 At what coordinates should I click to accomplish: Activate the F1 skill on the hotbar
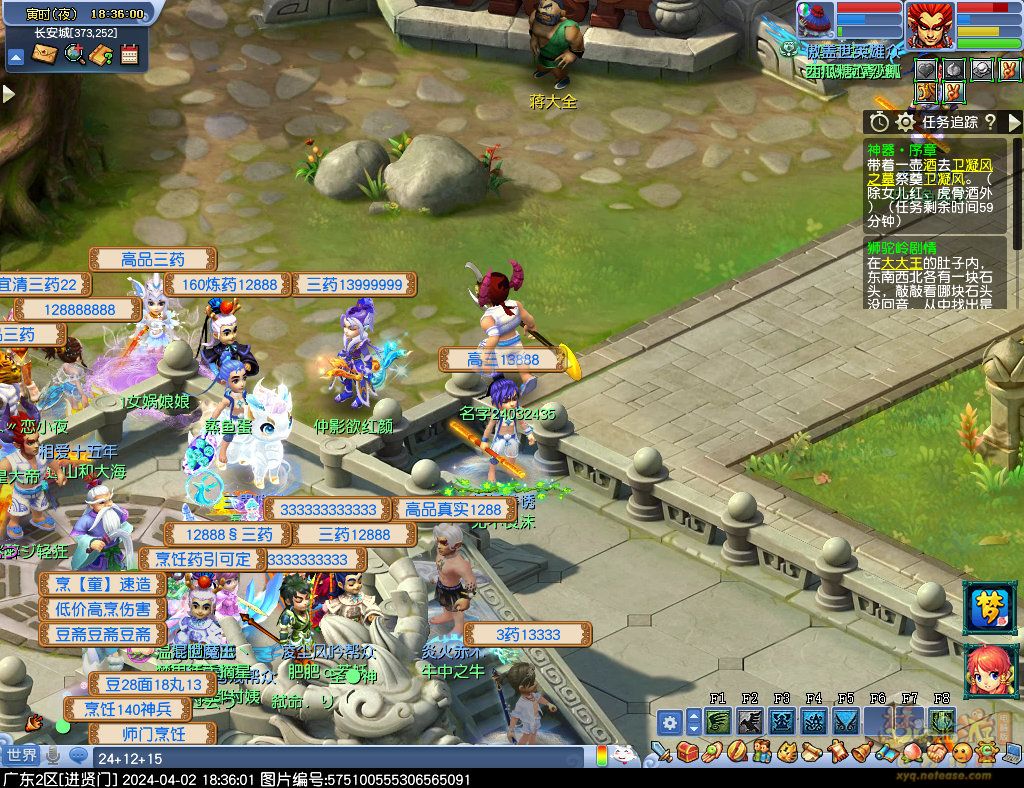click(x=717, y=721)
